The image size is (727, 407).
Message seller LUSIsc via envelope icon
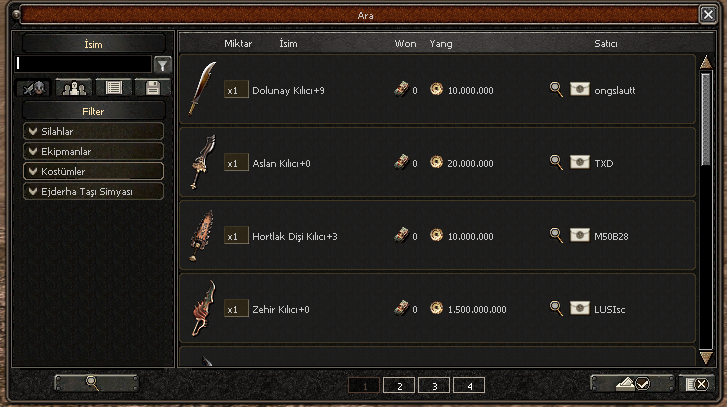pos(580,308)
